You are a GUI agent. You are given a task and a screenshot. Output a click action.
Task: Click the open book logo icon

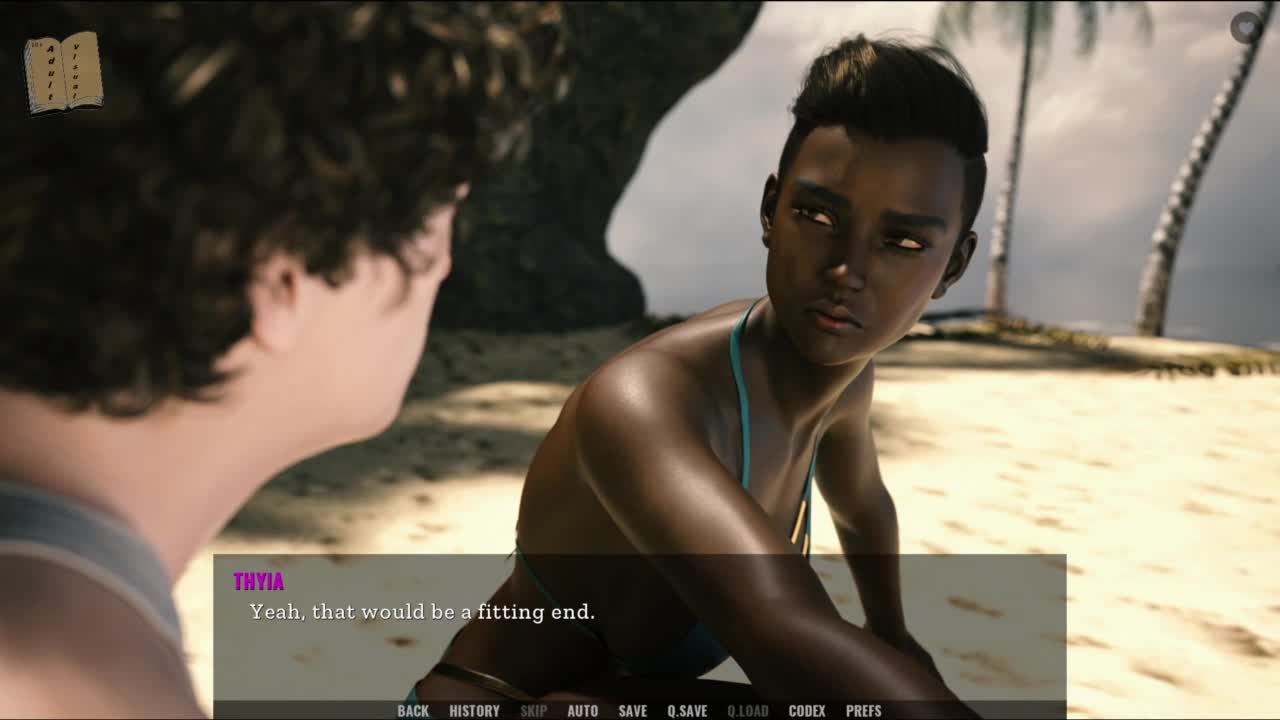click(63, 72)
